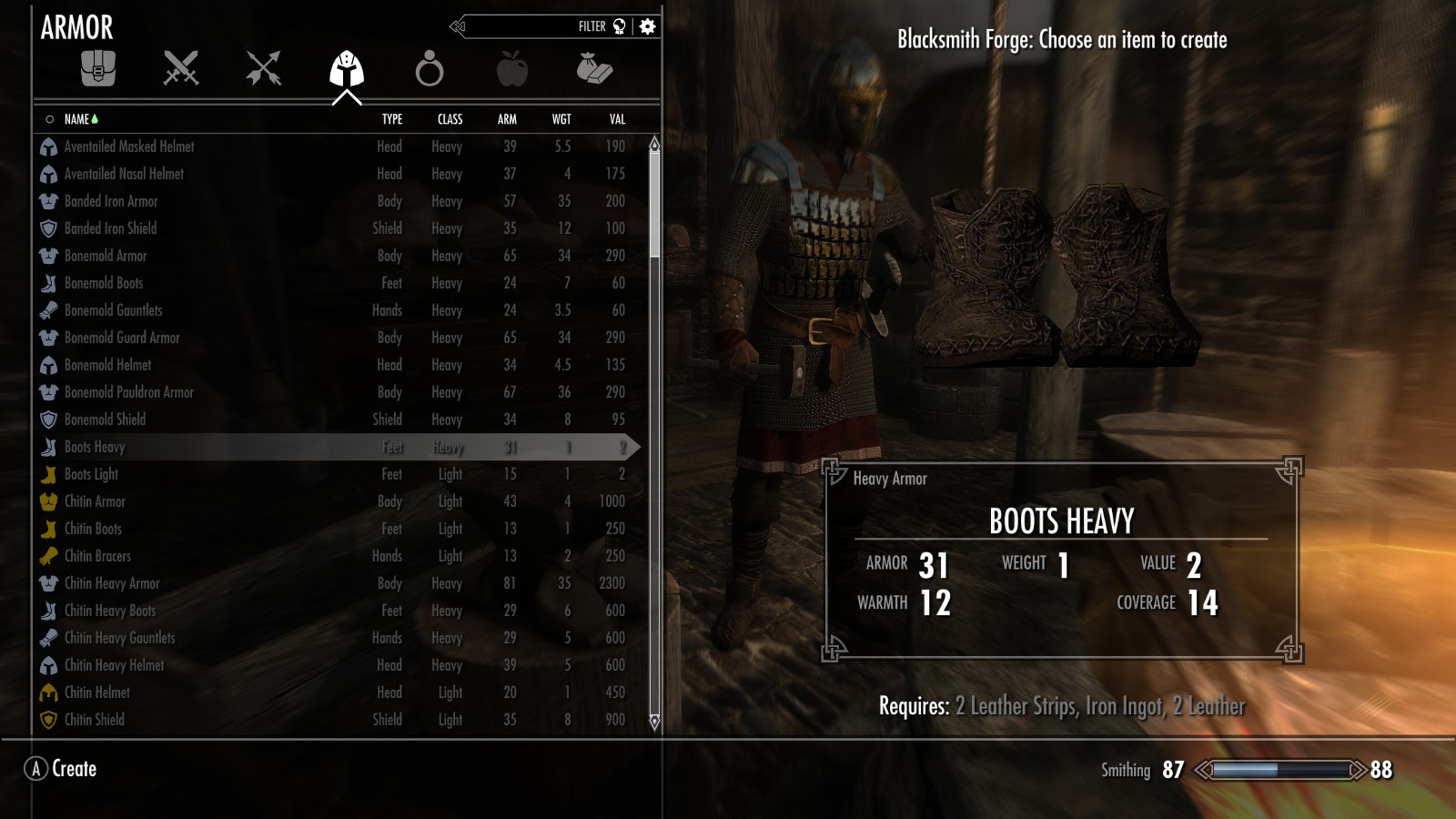Viewport: 1456px width, 819px height.
Task: Switch to the ingots misc category
Action: (x=594, y=69)
